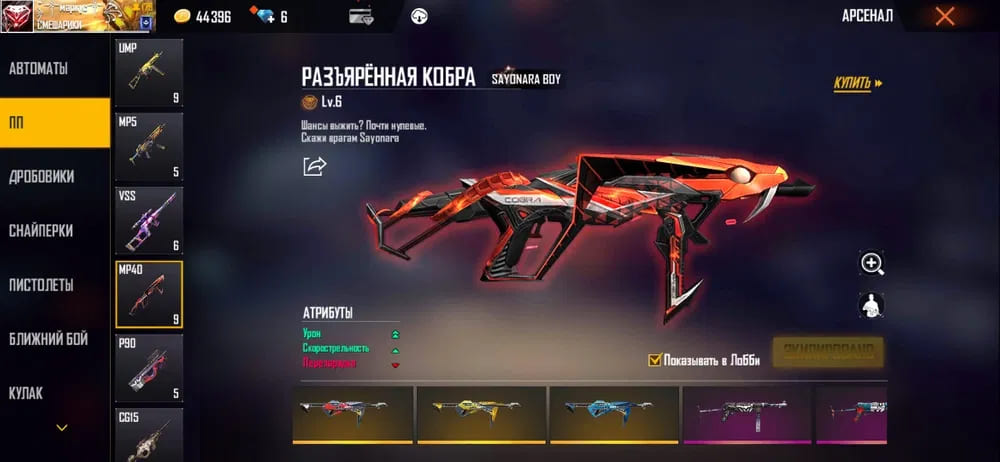Switch to the Пистолеты category
Viewport: 1000px width, 462px height.
tap(42, 285)
